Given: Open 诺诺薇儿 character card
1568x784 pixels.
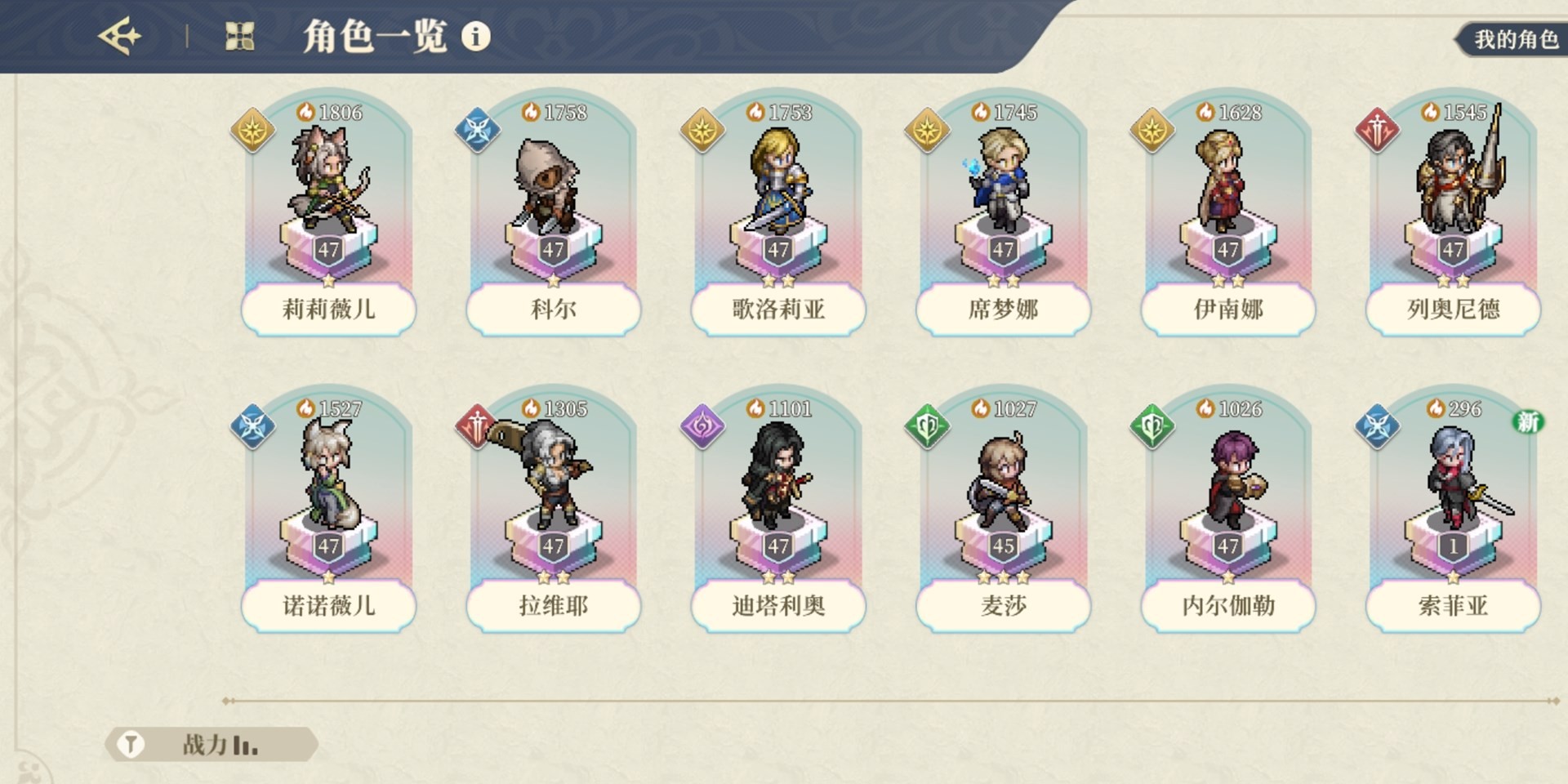Looking at the screenshot, I should point(328,509).
